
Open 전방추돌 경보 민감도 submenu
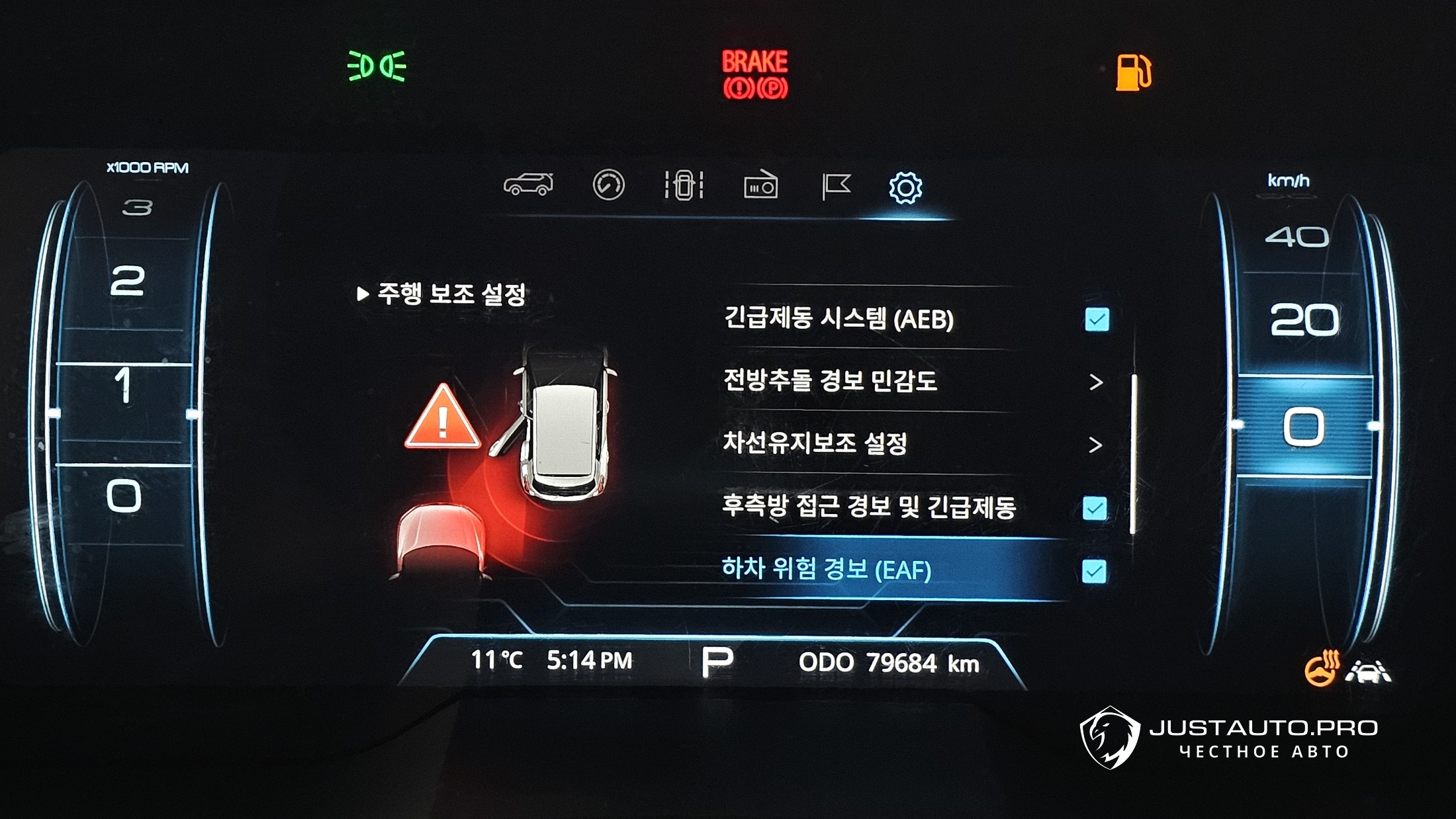pyautogui.click(x=1095, y=382)
